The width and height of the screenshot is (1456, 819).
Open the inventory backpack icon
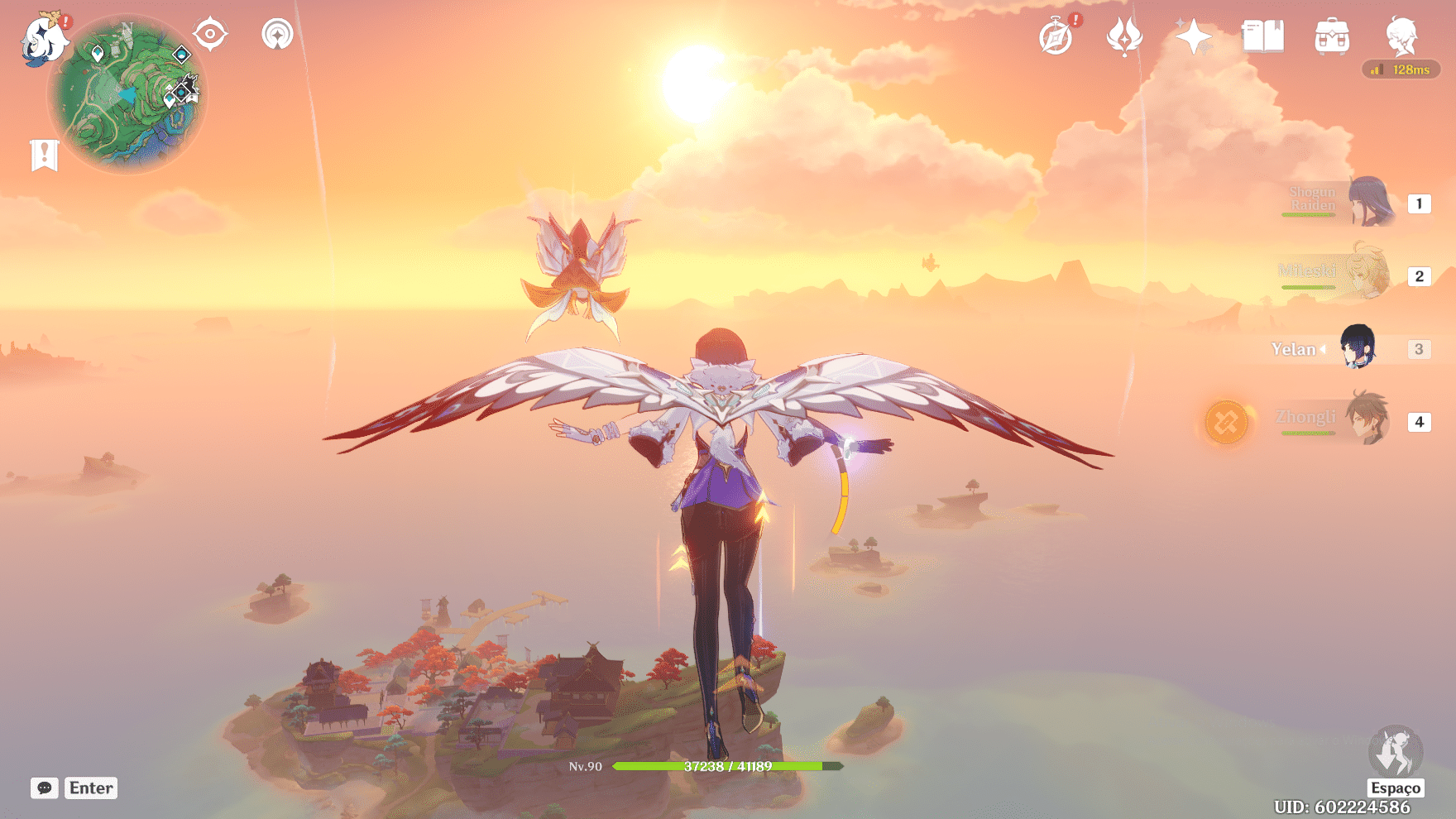click(x=1330, y=36)
